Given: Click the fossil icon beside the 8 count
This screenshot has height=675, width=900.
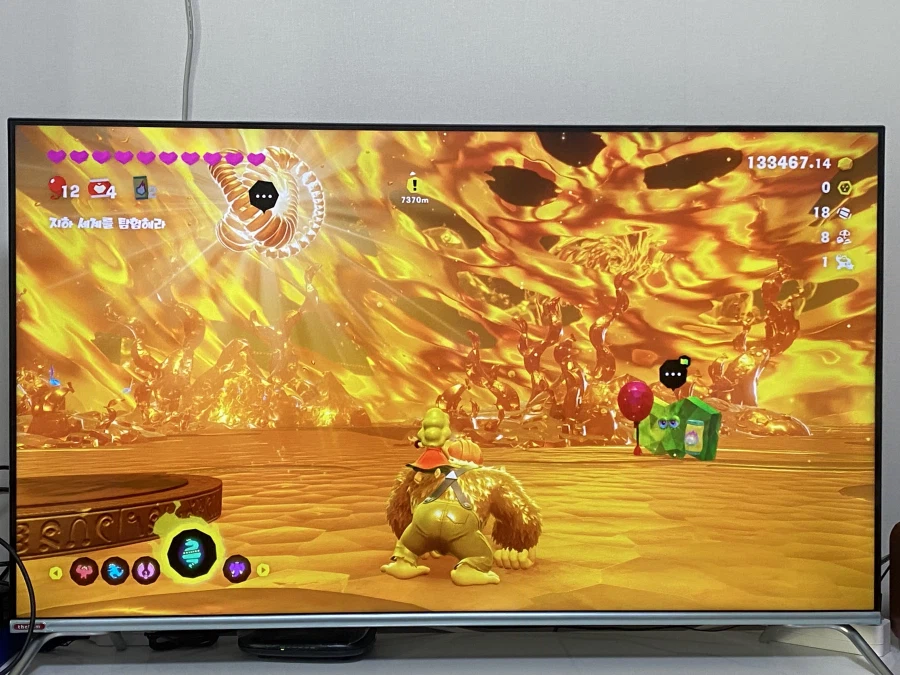Looking at the screenshot, I should tap(845, 237).
